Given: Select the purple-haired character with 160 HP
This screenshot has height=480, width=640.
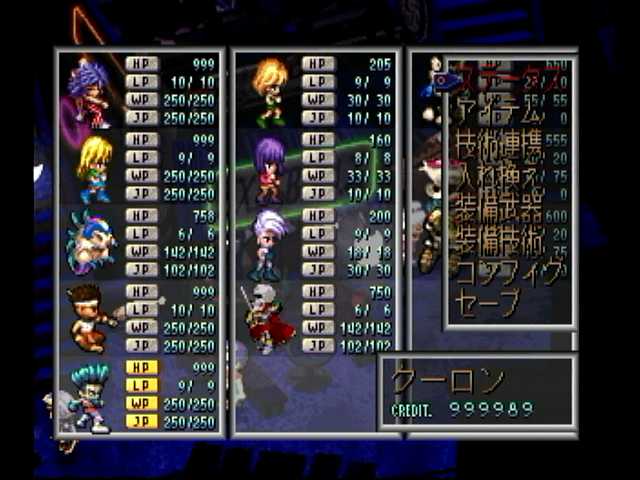Looking at the screenshot, I should (270, 168).
